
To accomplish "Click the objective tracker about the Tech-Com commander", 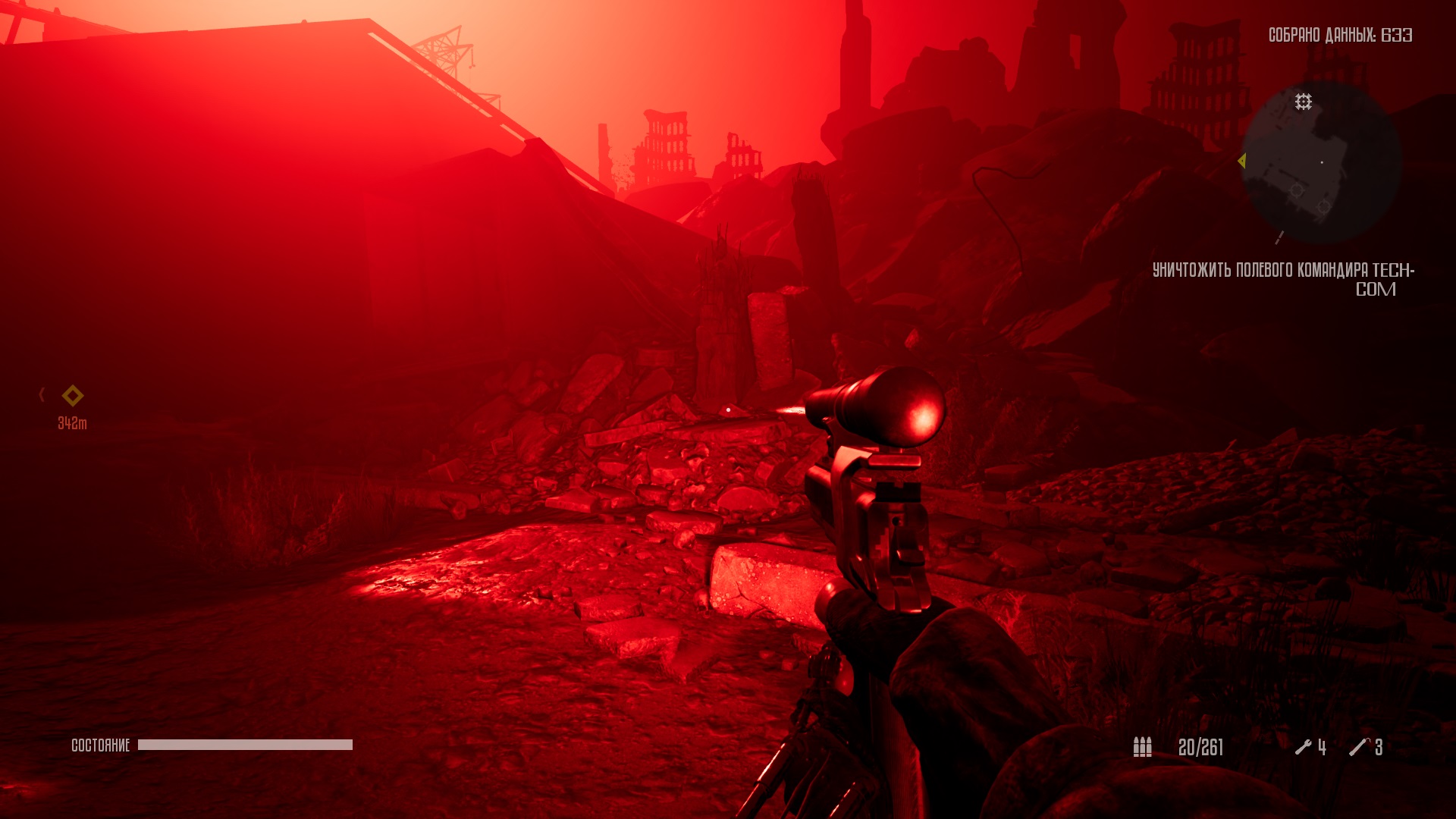I will pyautogui.click(x=1283, y=279).
